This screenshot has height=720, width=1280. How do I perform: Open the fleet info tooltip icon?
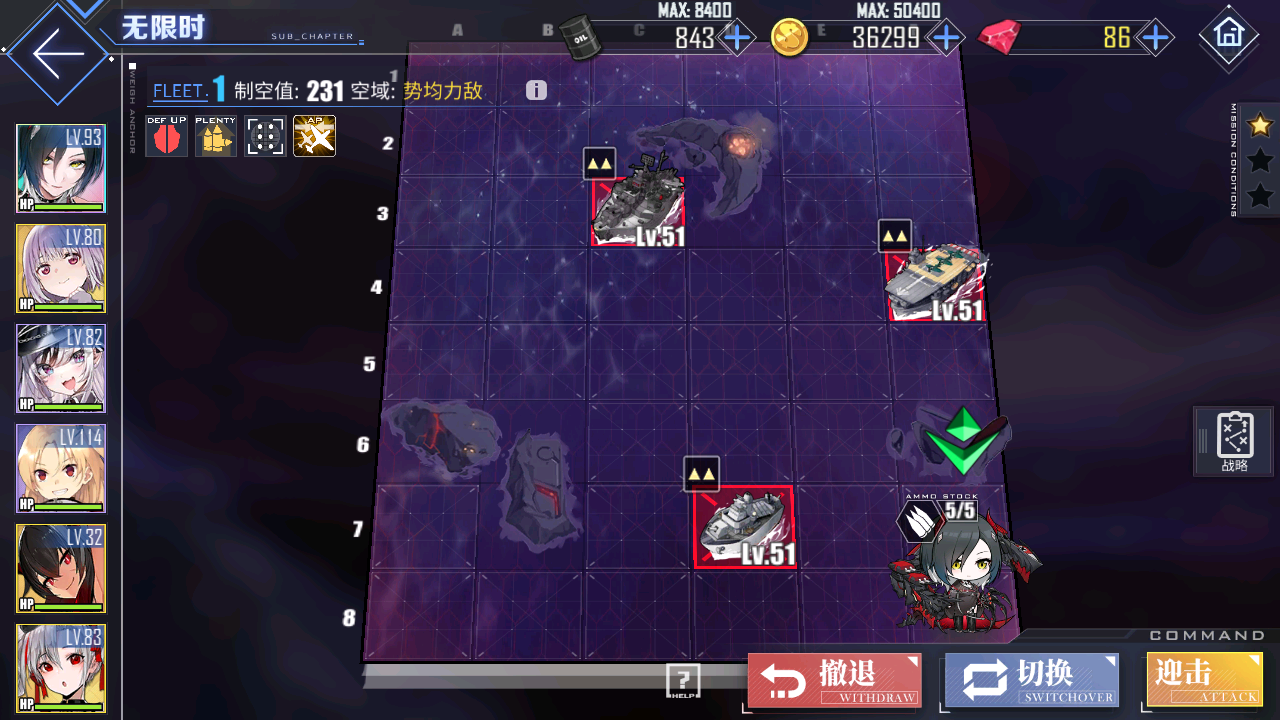coord(536,91)
